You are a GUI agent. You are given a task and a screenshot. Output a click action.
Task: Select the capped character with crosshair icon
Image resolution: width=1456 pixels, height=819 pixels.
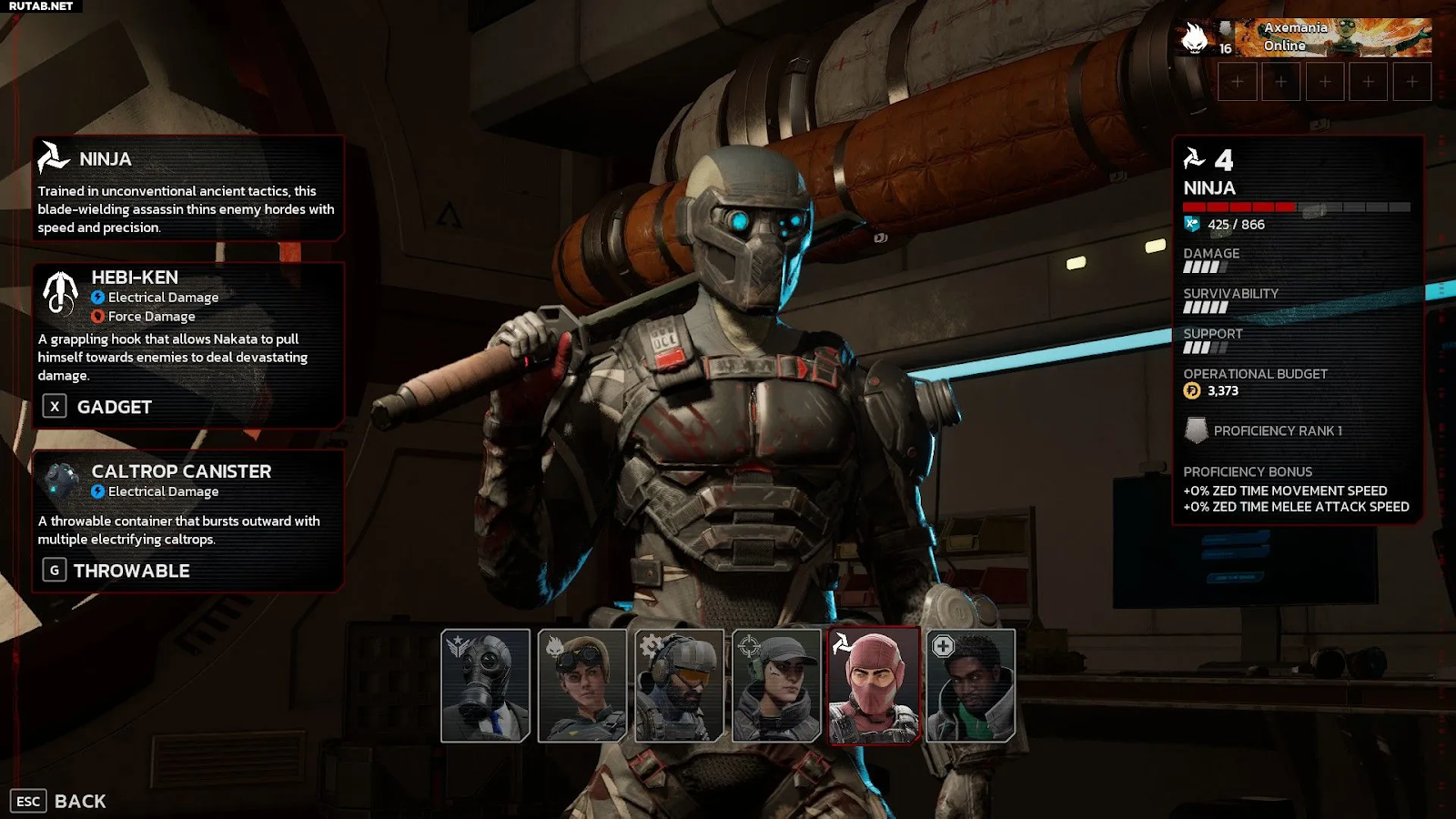click(776, 685)
